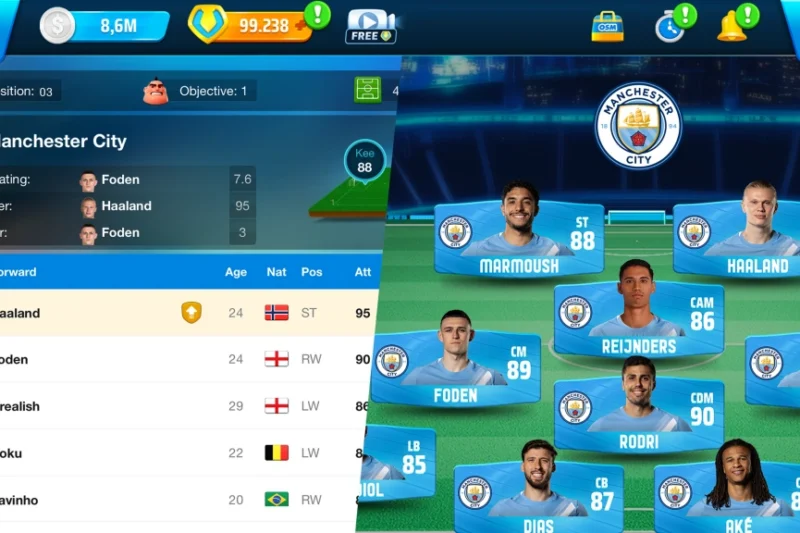Sort the list by Pos column
Screen dimensions: 800x533
point(312,272)
